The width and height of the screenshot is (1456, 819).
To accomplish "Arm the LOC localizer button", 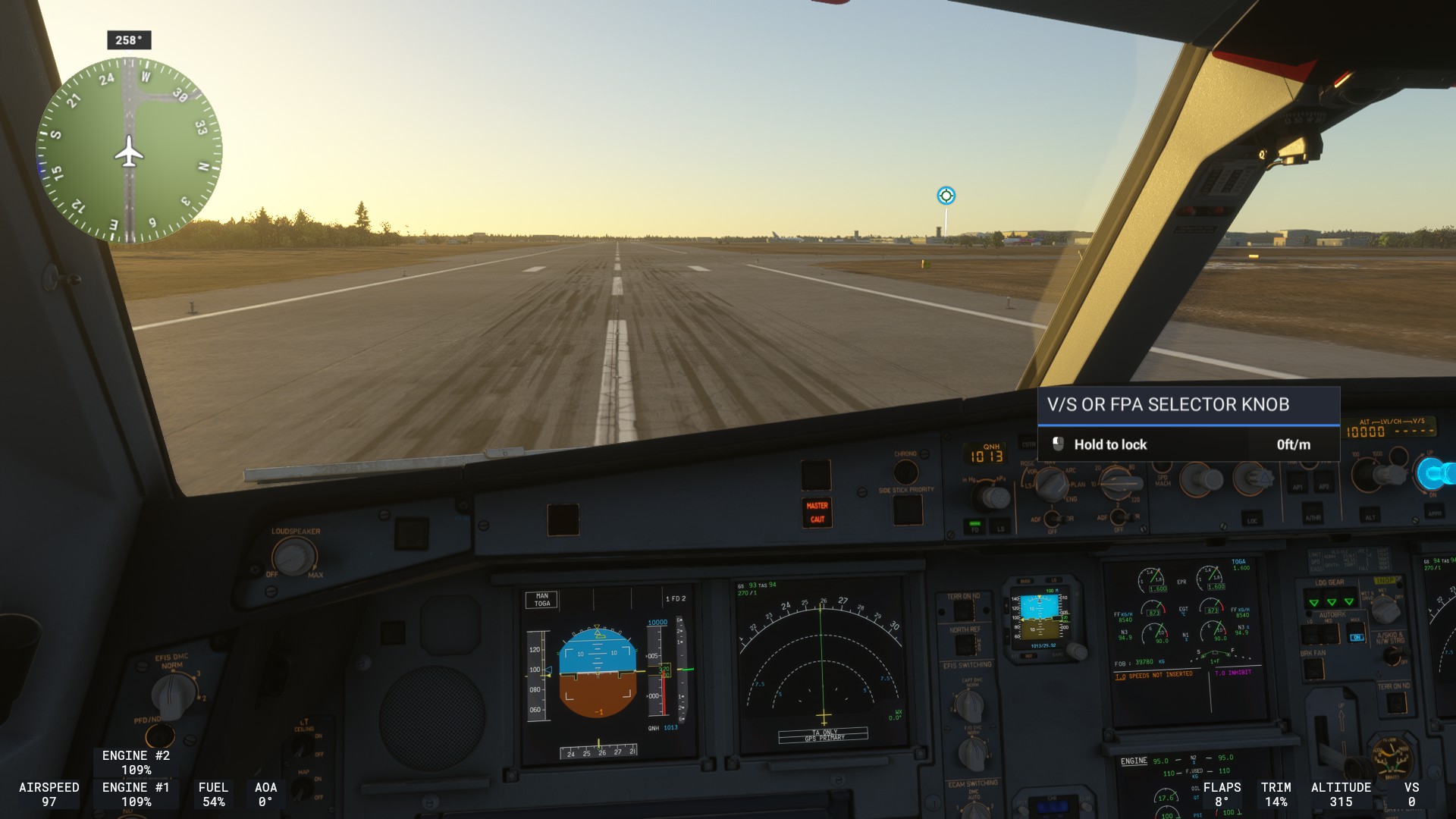I will click(1251, 519).
